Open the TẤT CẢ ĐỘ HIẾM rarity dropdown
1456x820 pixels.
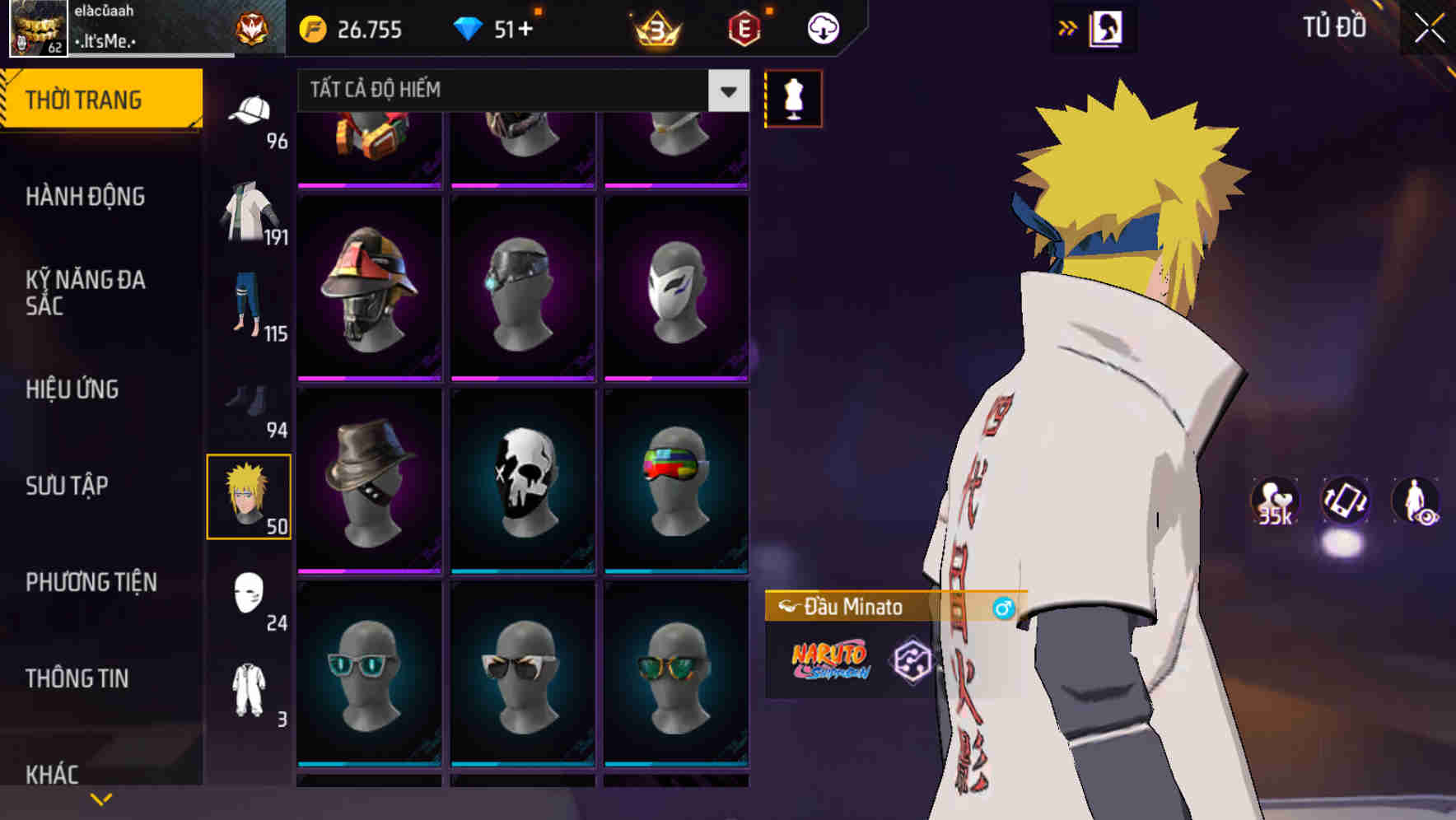(x=519, y=91)
